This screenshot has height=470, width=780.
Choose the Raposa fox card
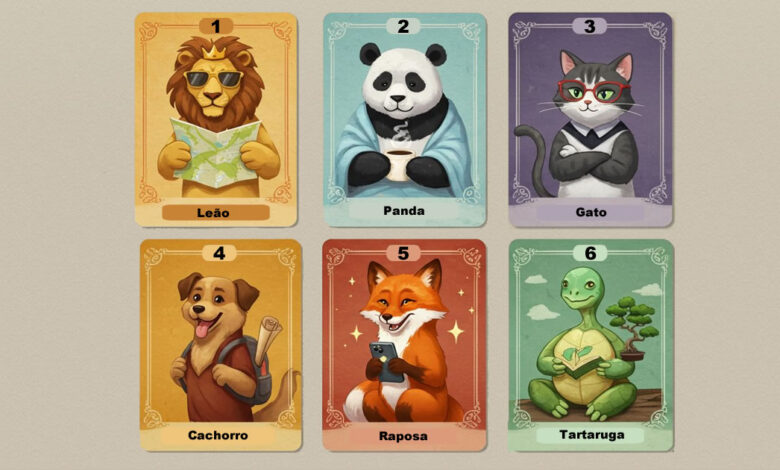coord(404,345)
